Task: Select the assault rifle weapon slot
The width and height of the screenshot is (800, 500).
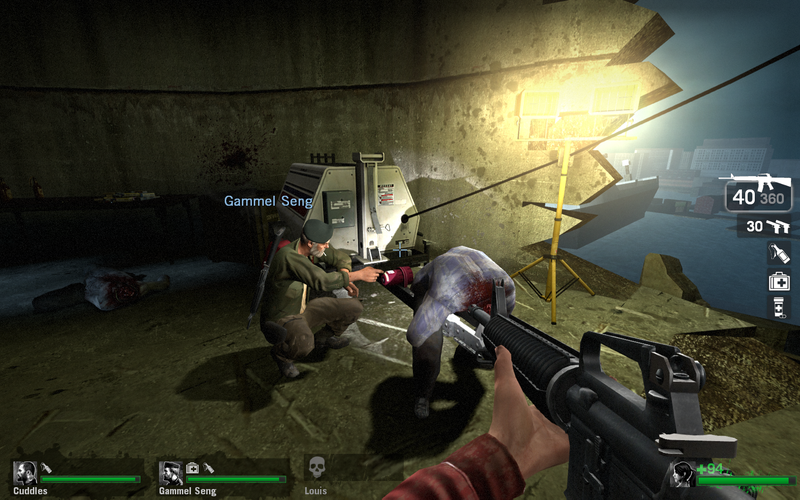Action: point(759,192)
